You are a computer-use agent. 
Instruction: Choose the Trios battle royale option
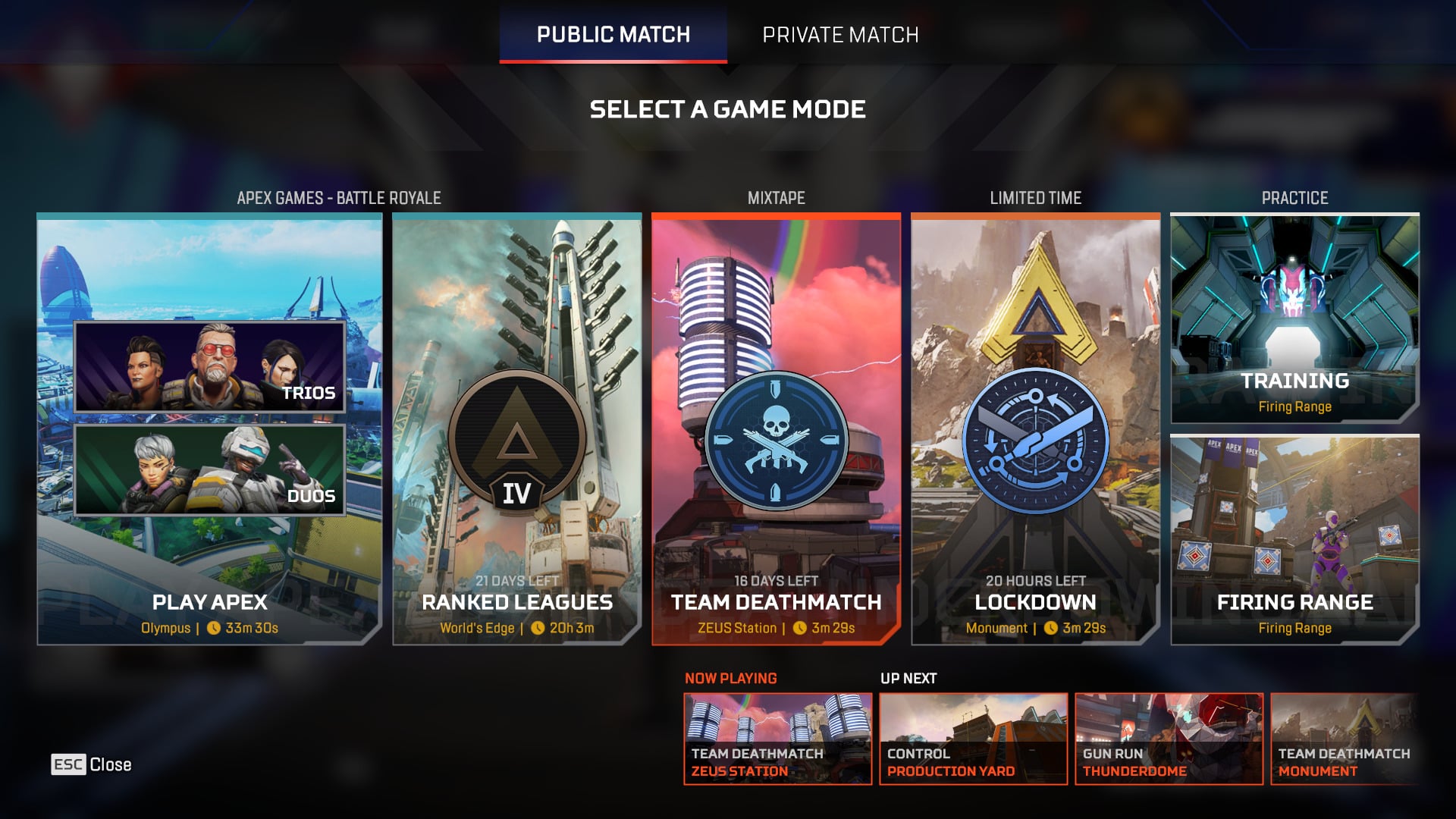(209, 367)
